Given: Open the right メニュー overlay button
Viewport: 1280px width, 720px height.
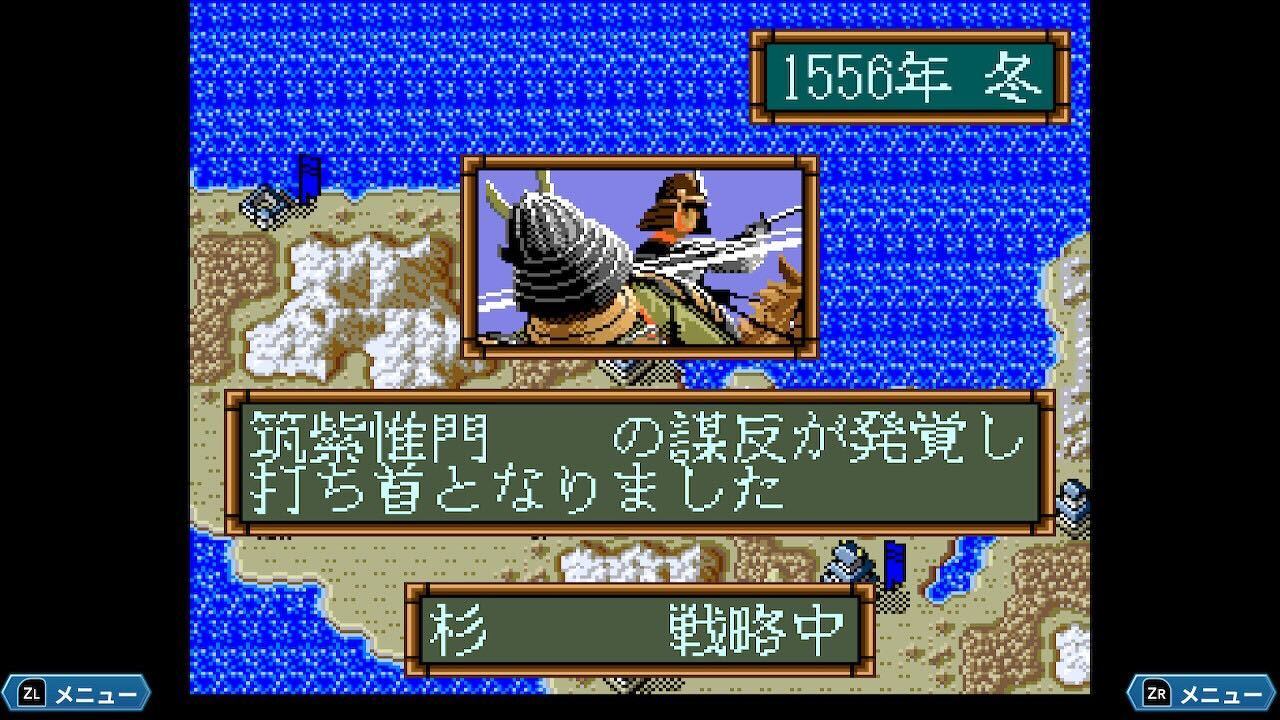Looking at the screenshot, I should pyautogui.click(x=1202, y=693).
